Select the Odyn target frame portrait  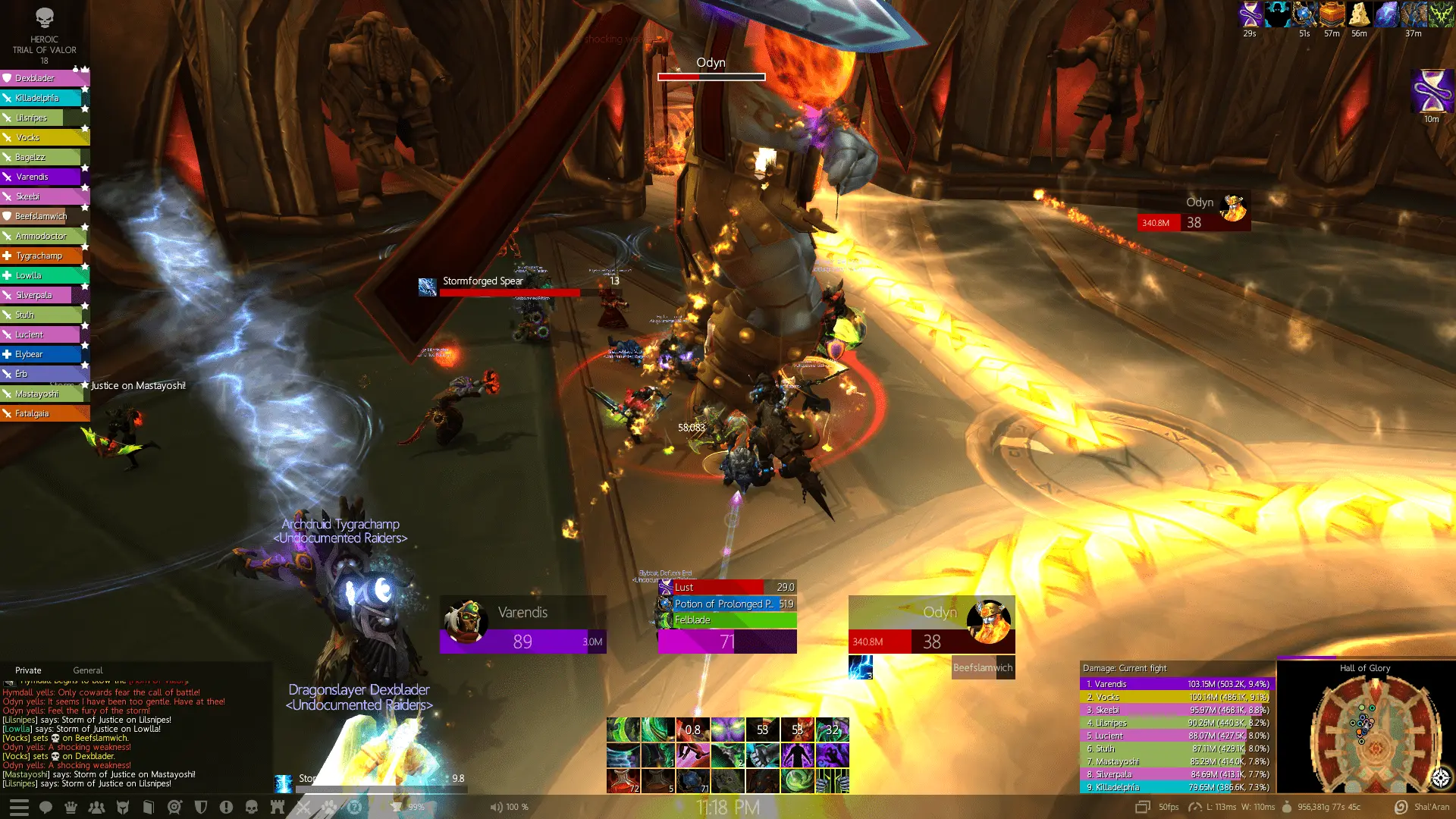pyautogui.click(x=989, y=621)
